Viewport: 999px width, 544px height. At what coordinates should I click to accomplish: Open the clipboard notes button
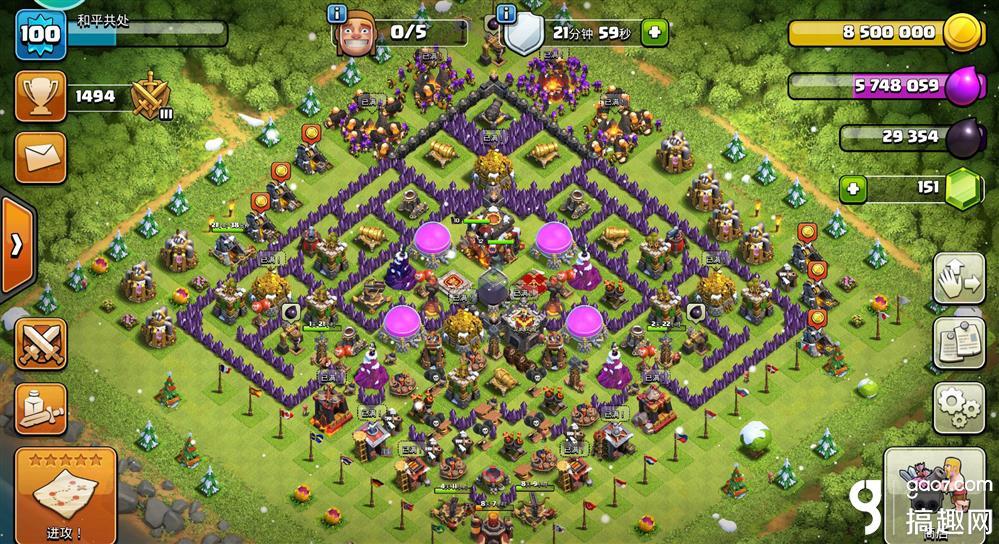959,343
